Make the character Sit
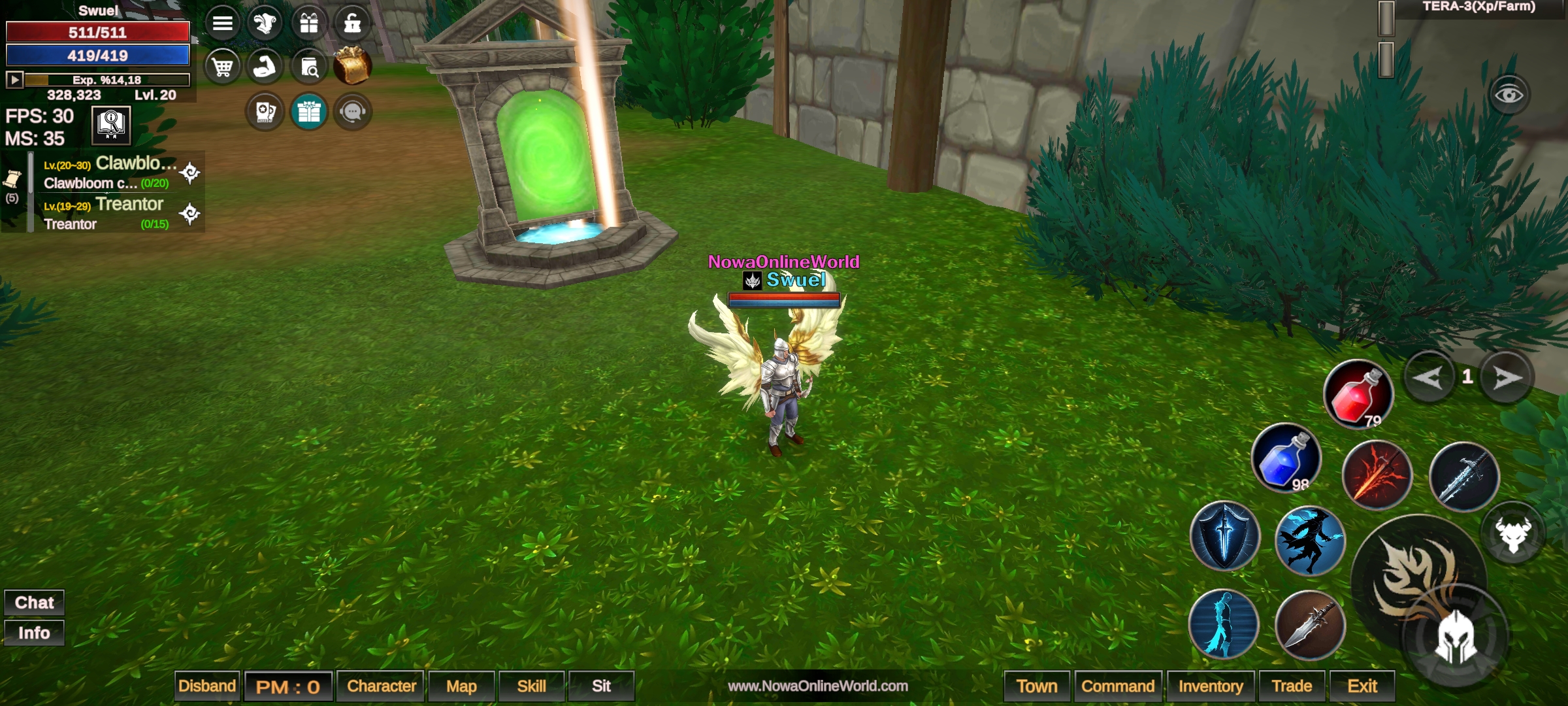The height and width of the screenshot is (706, 1568). [x=601, y=686]
